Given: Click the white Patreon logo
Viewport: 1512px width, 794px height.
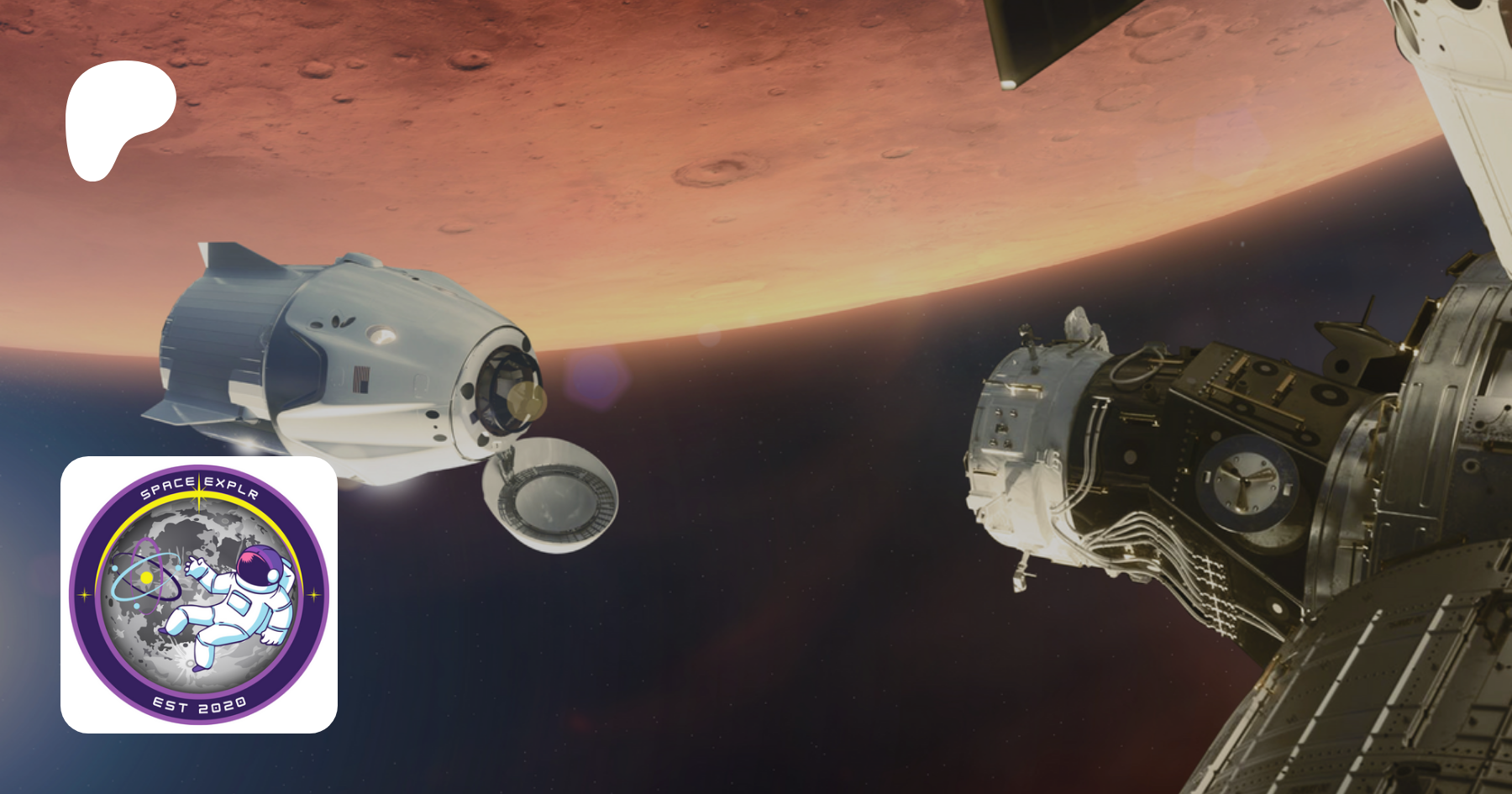Looking at the screenshot, I should point(117,118).
